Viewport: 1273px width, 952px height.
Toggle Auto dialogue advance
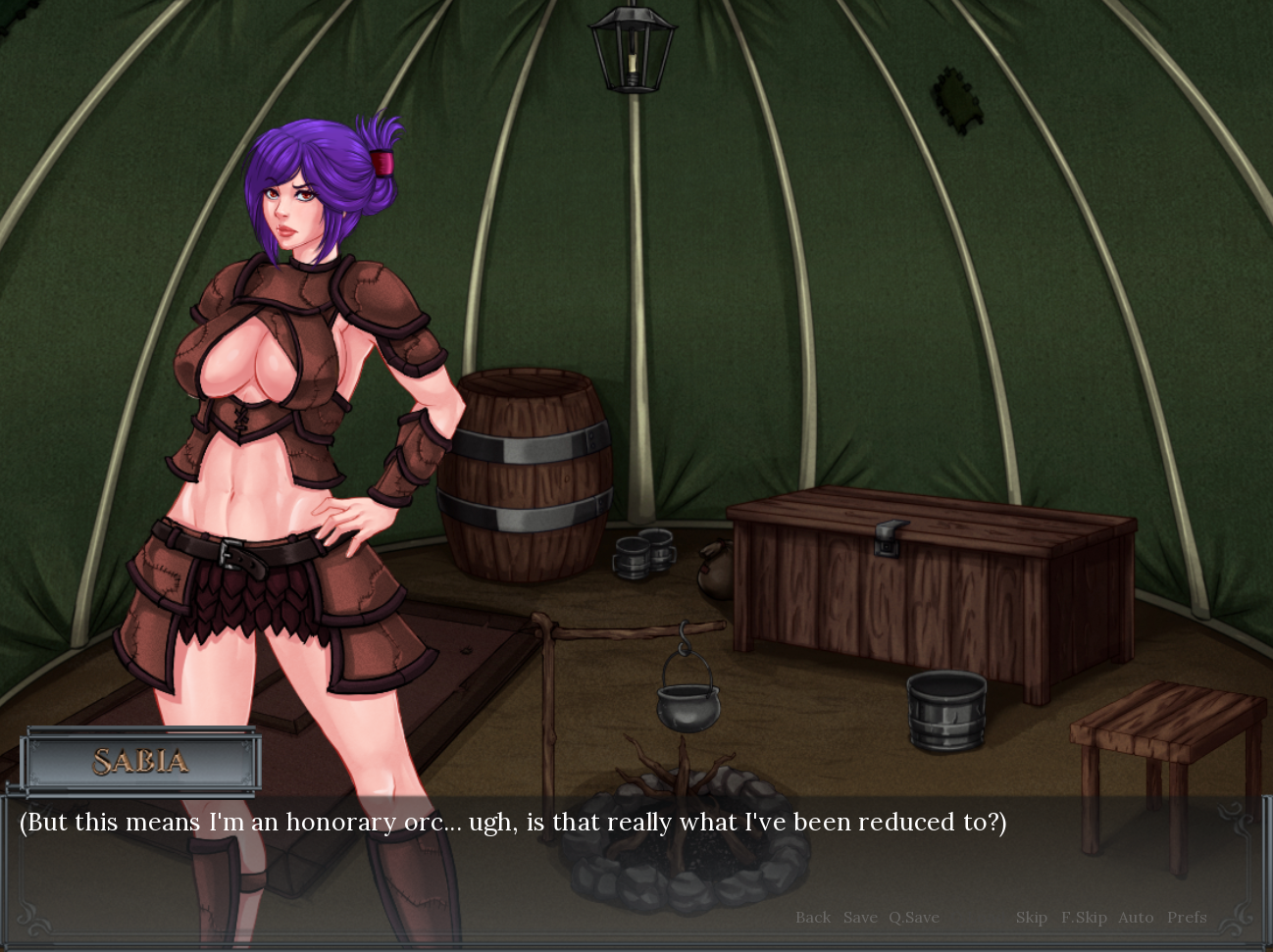(x=1136, y=918)
